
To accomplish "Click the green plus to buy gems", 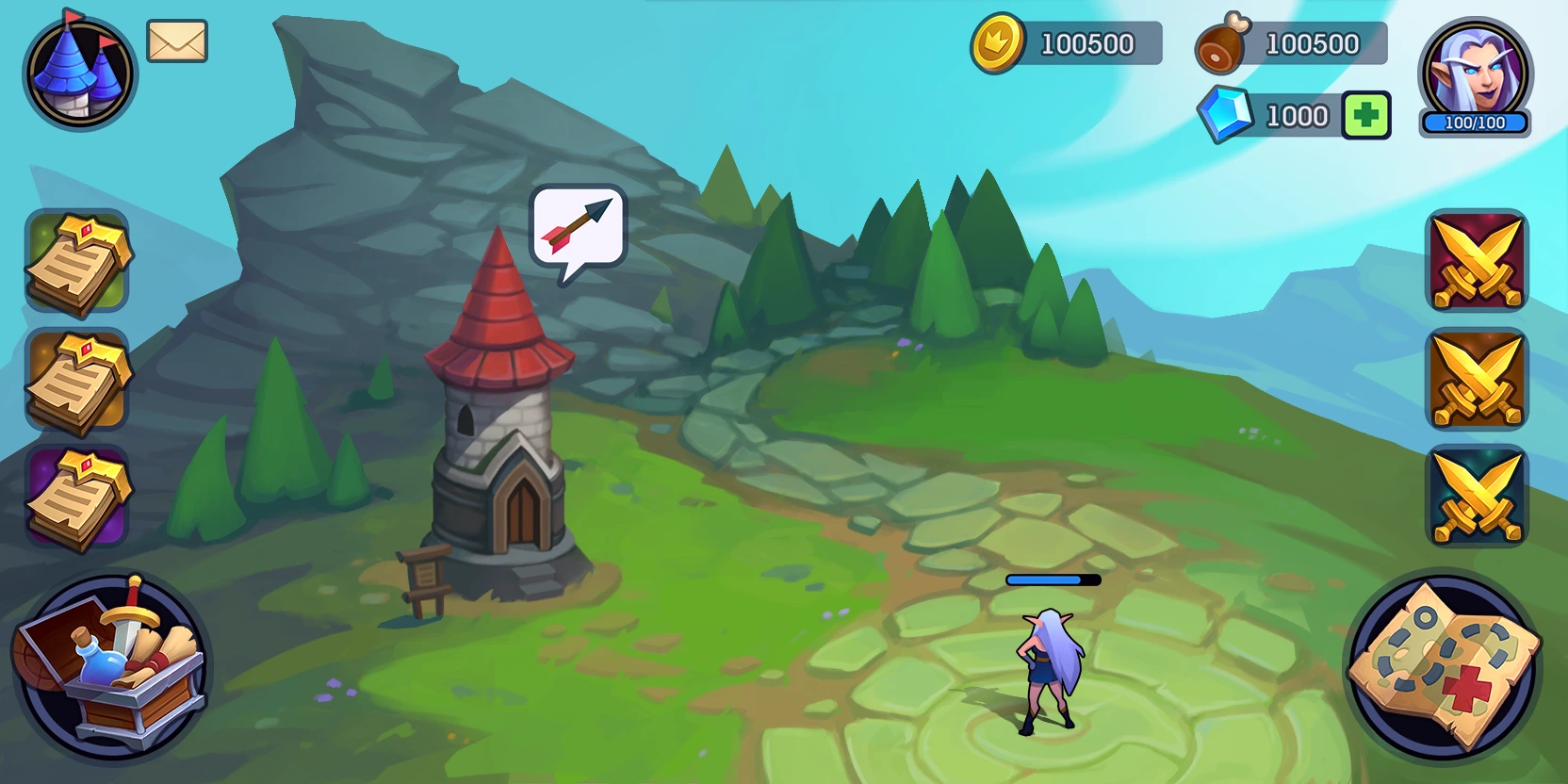I will click(1366, 116).
